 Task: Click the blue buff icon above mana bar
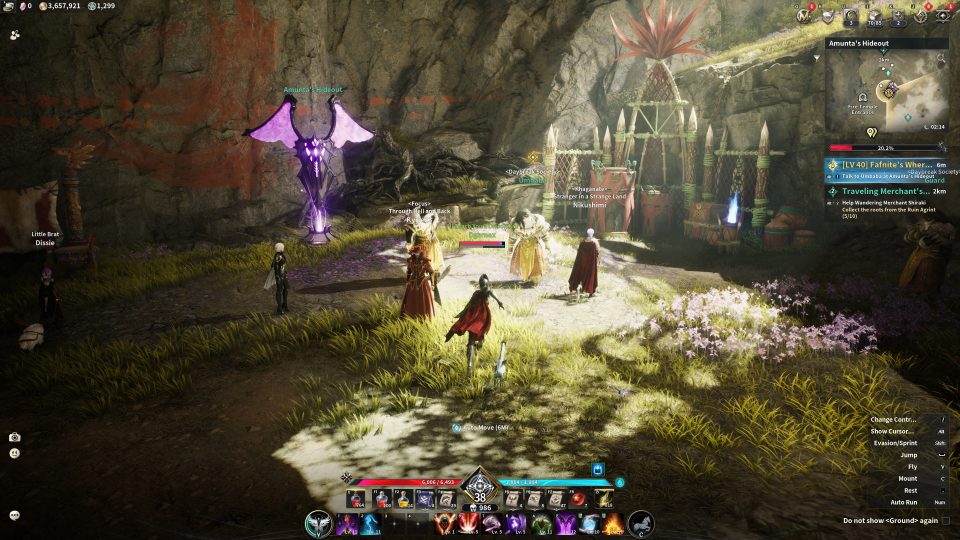click(598, 468)
